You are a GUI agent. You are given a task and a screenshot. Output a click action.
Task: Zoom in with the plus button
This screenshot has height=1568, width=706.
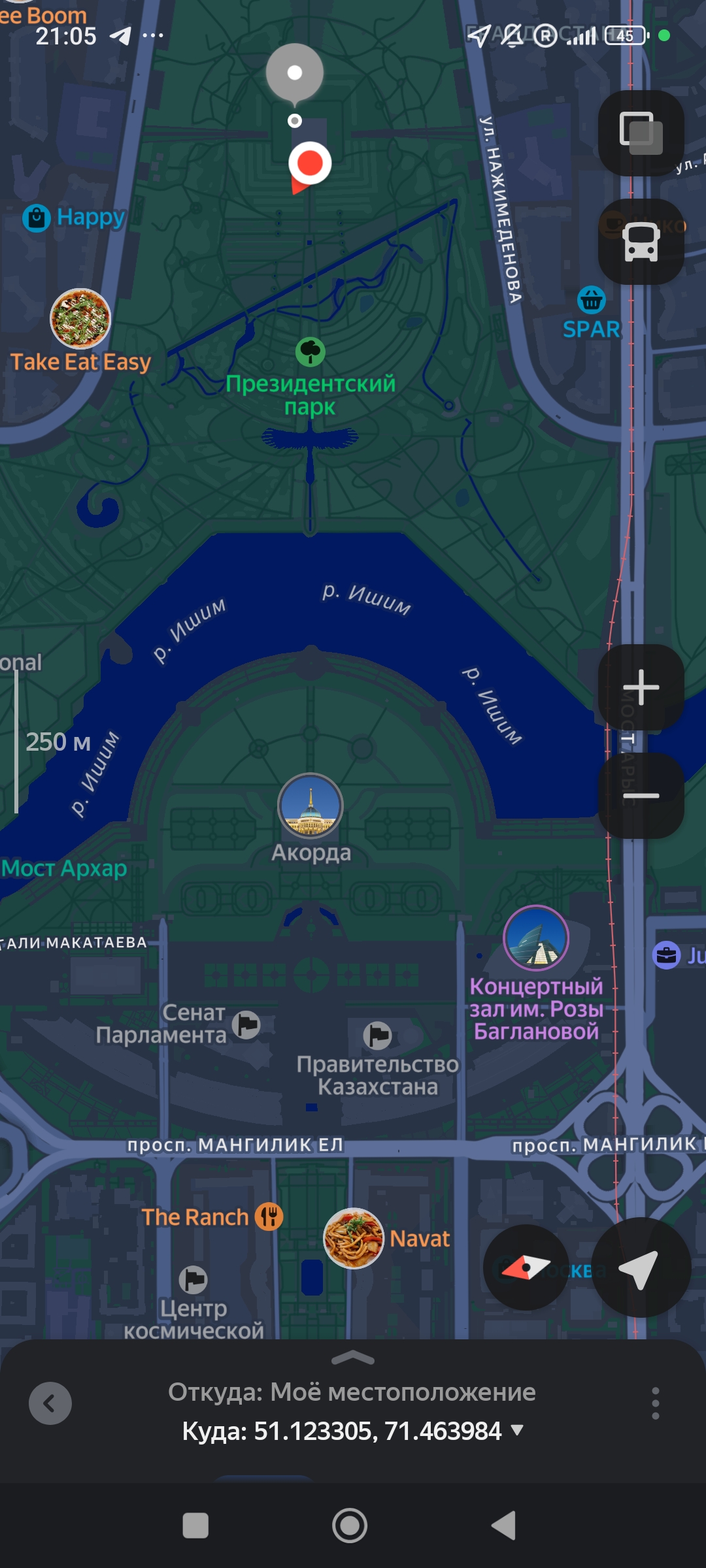pos(641,687)
